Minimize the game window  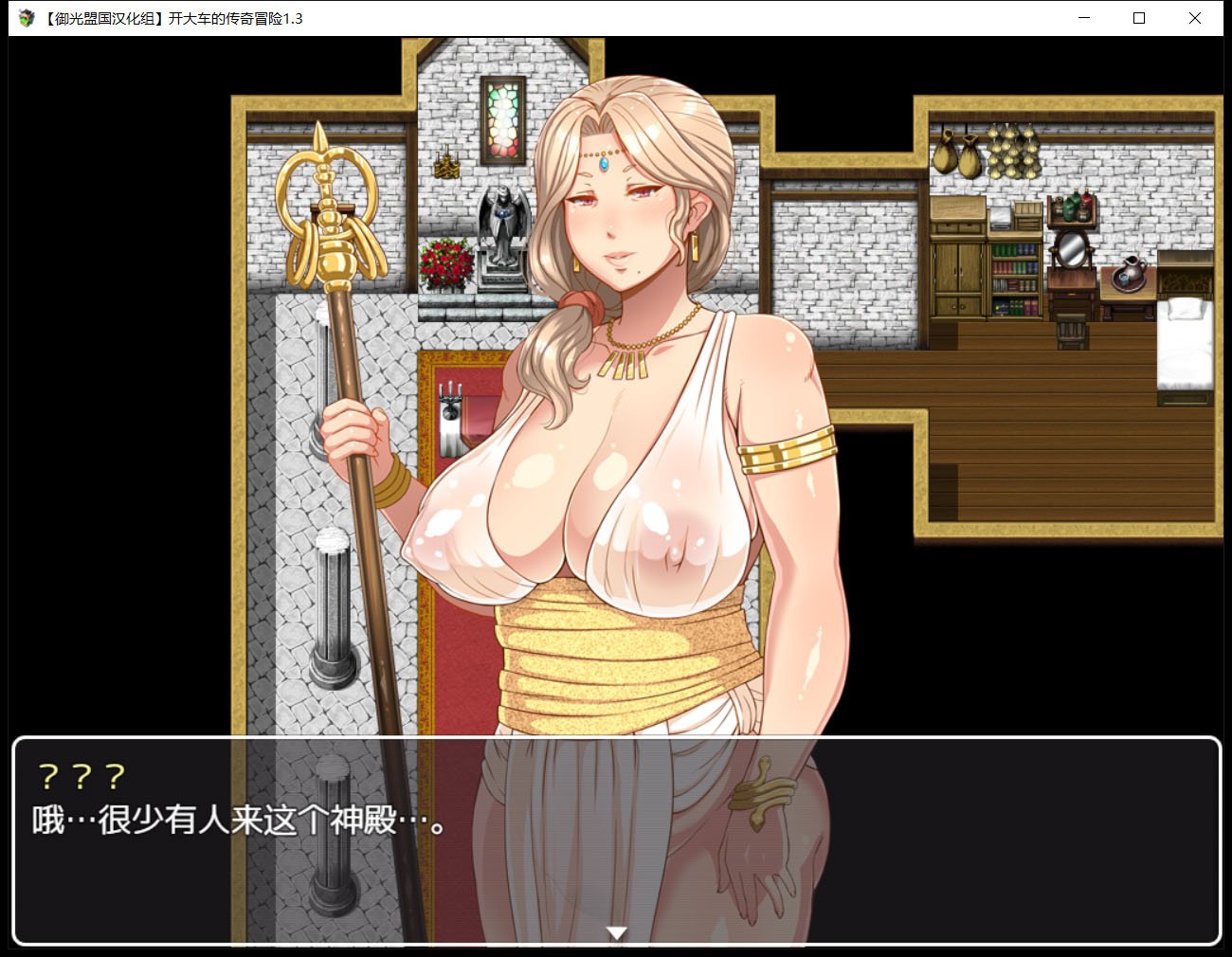click(1083, 18)
